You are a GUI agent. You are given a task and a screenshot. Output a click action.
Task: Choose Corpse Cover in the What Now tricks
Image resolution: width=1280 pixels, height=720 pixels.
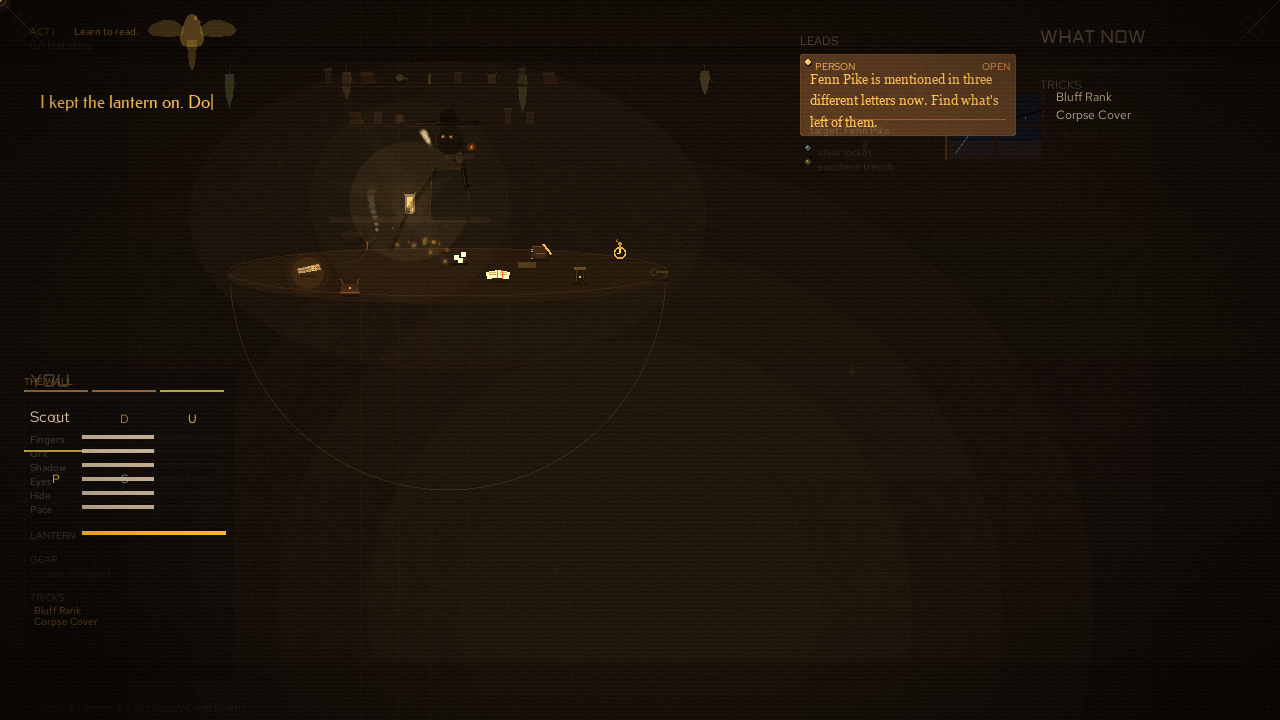coord(1093,115)
